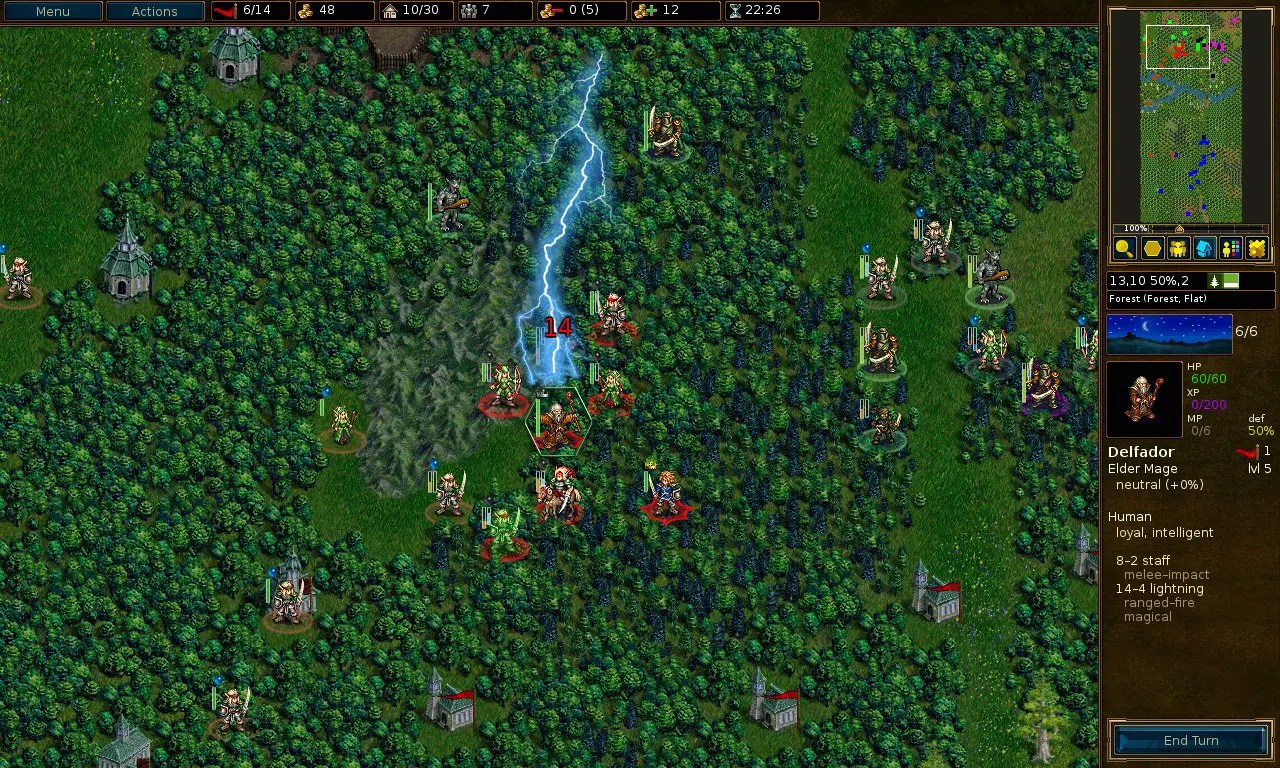Click the units count icon showing 7
The width and height of the screenshot is (1280, 768).
(x=469, y=11)
